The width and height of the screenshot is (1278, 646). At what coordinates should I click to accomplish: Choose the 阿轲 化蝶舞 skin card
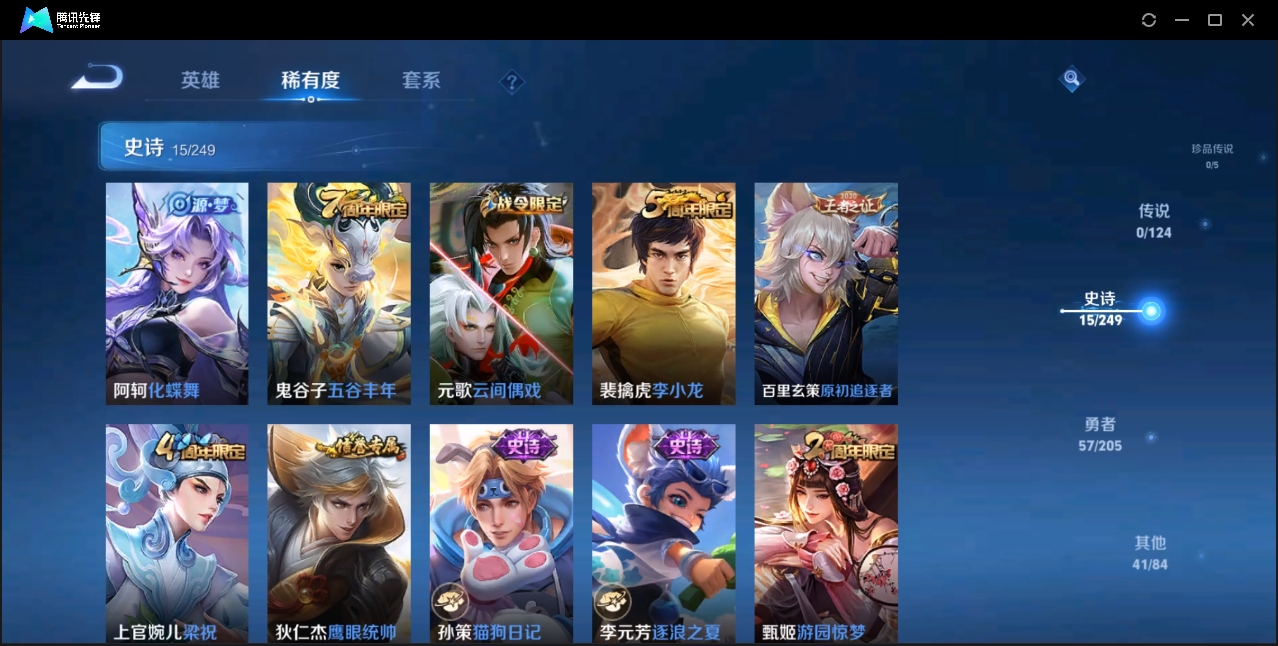[177, 293]
